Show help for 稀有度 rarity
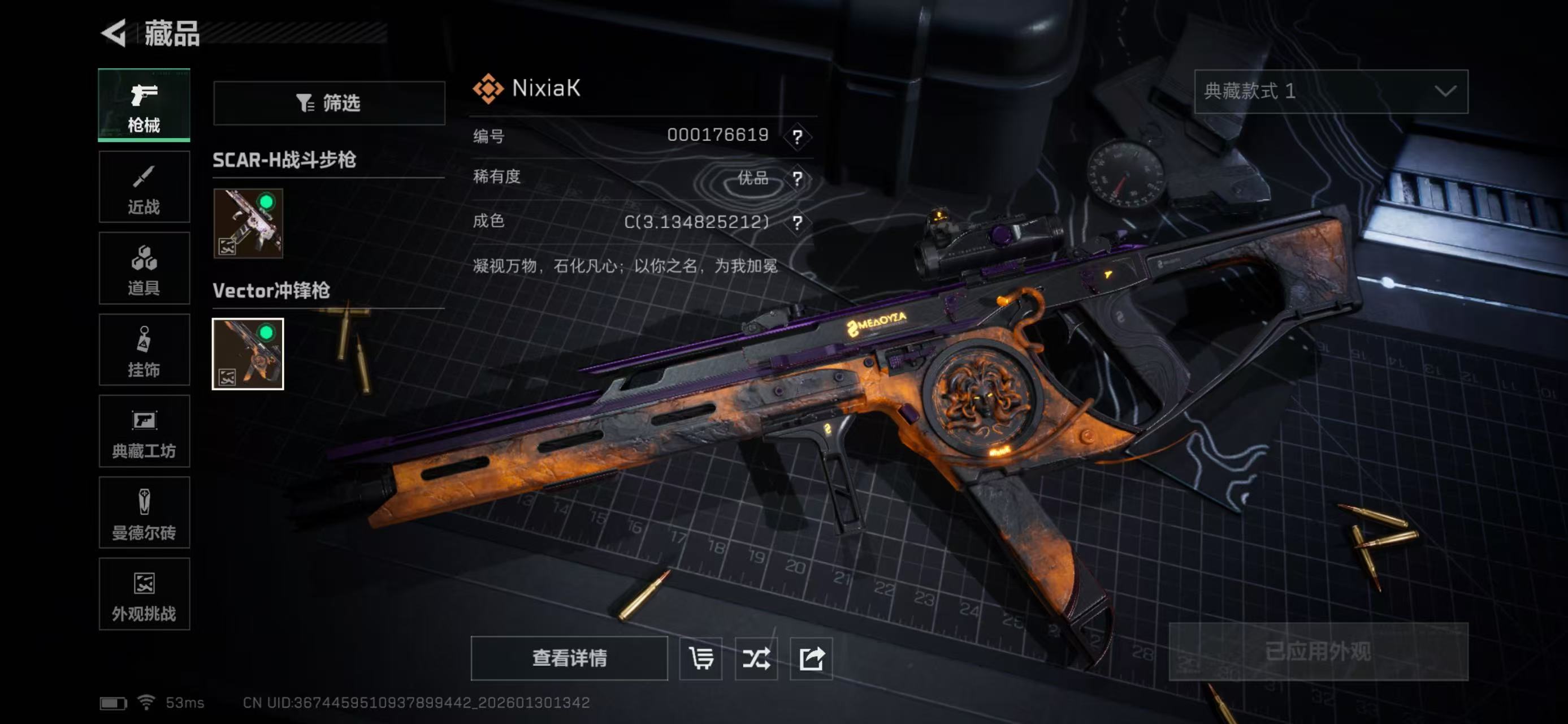Screen dimensions: 1568x724 797,179
